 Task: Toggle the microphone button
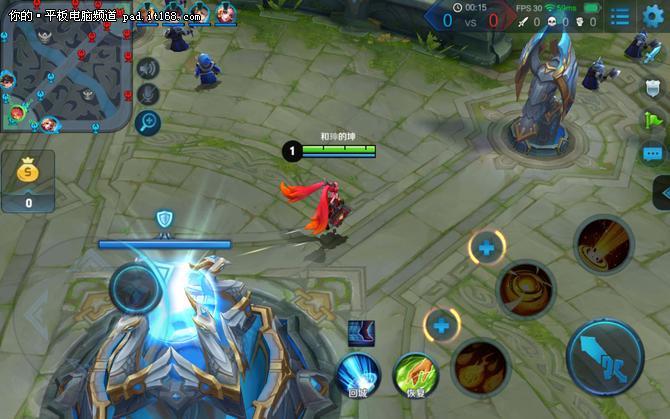coord(148,95)
